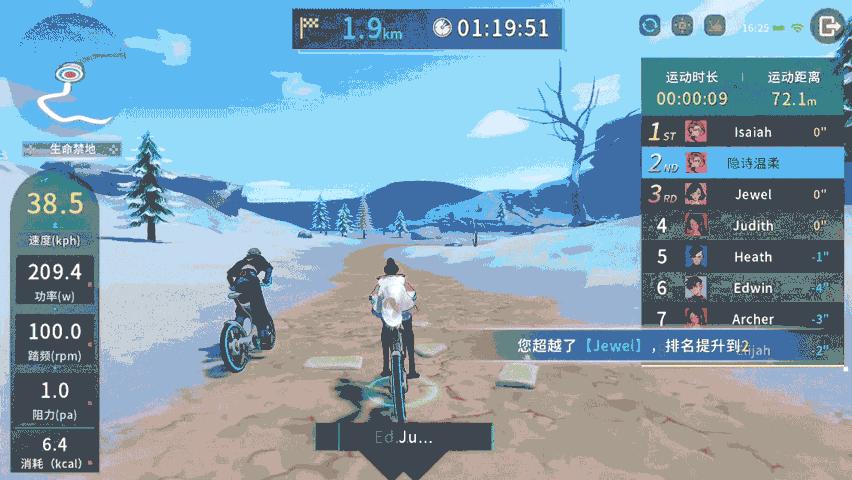Select Heath in the rankings
Screen dimensions: 852x480
(x=742, y=257)
